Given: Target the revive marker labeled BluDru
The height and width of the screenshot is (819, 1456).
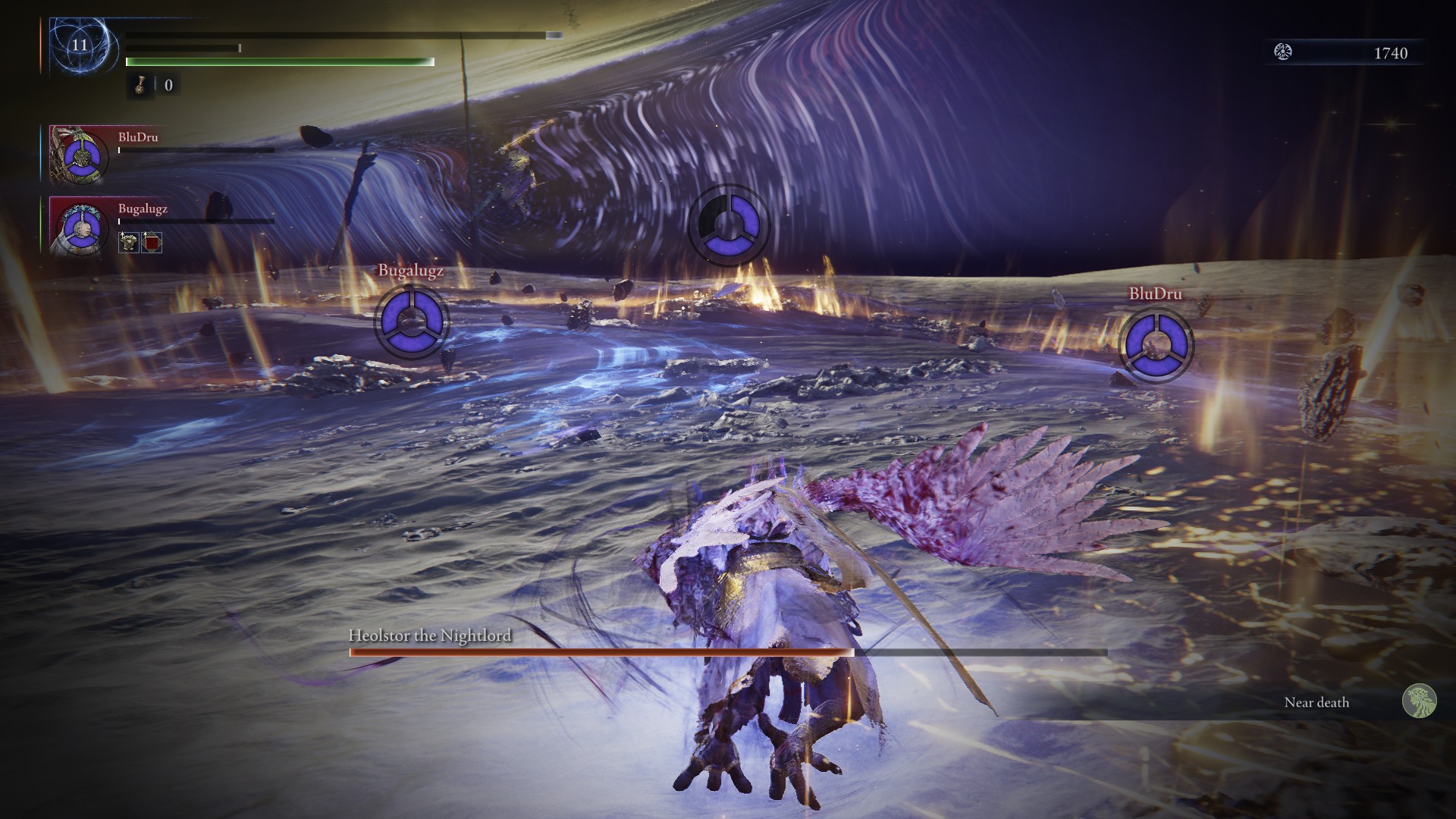Looking at the screenshot, I should point(1156,345).
